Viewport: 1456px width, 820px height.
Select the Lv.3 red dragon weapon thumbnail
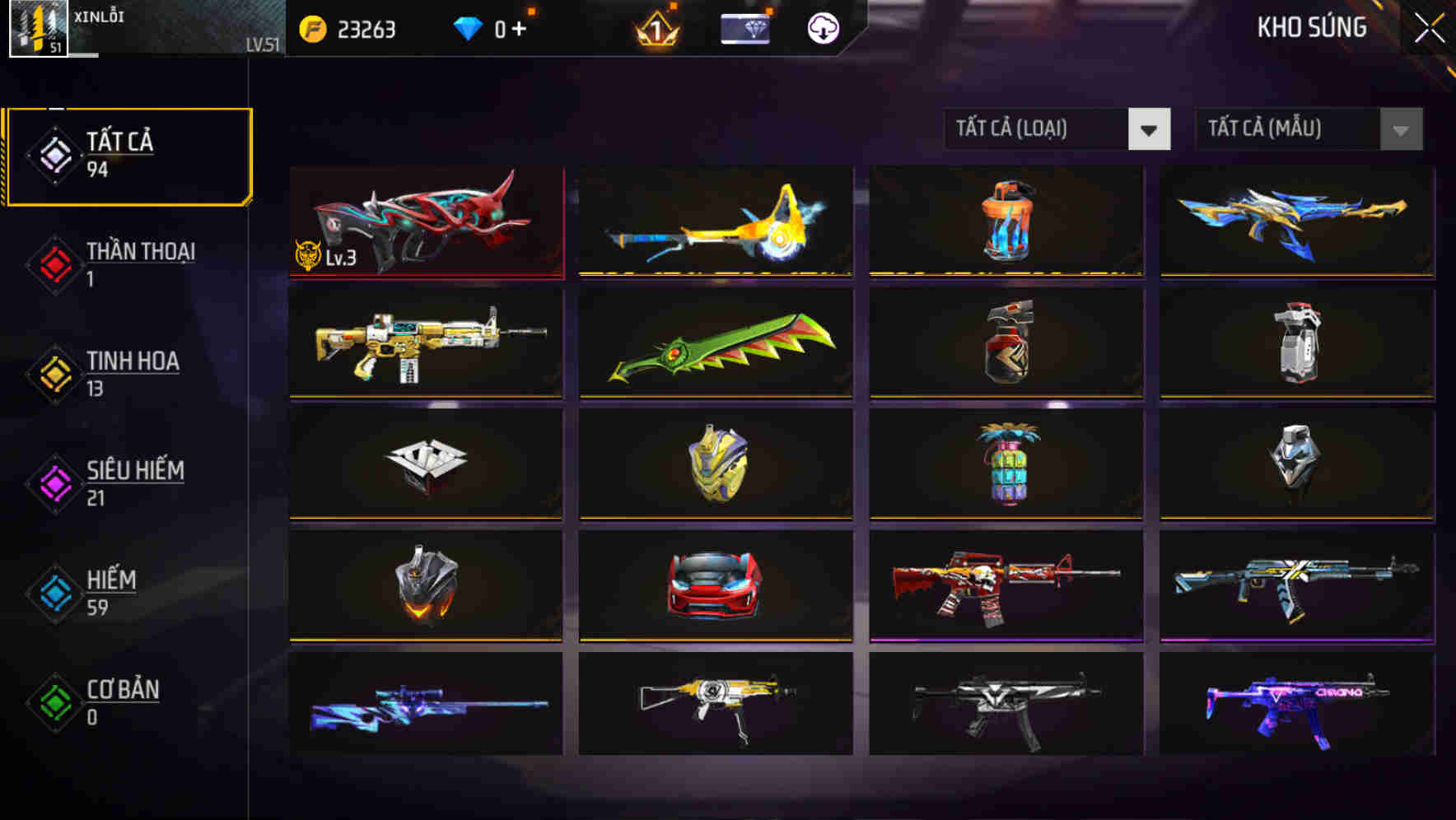tap(425, 222)
